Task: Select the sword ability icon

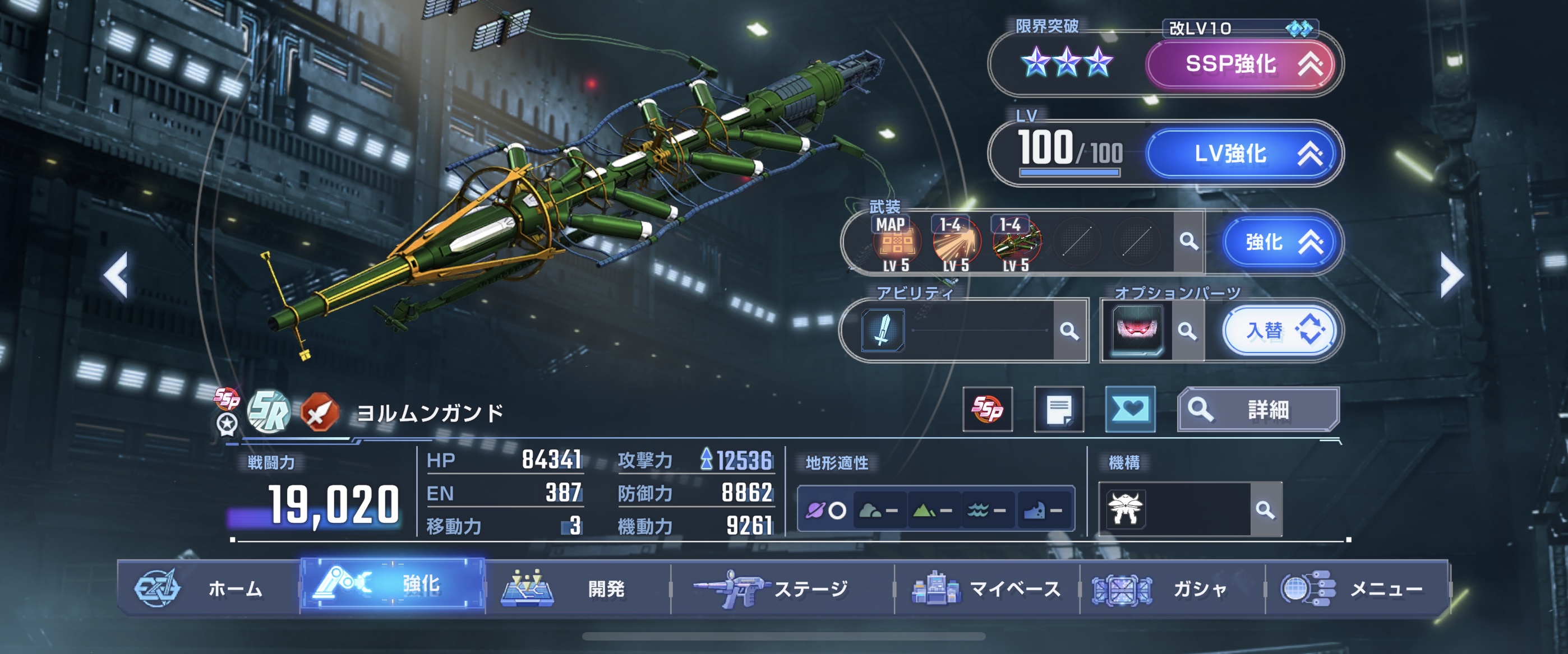Action: [883, 331]
